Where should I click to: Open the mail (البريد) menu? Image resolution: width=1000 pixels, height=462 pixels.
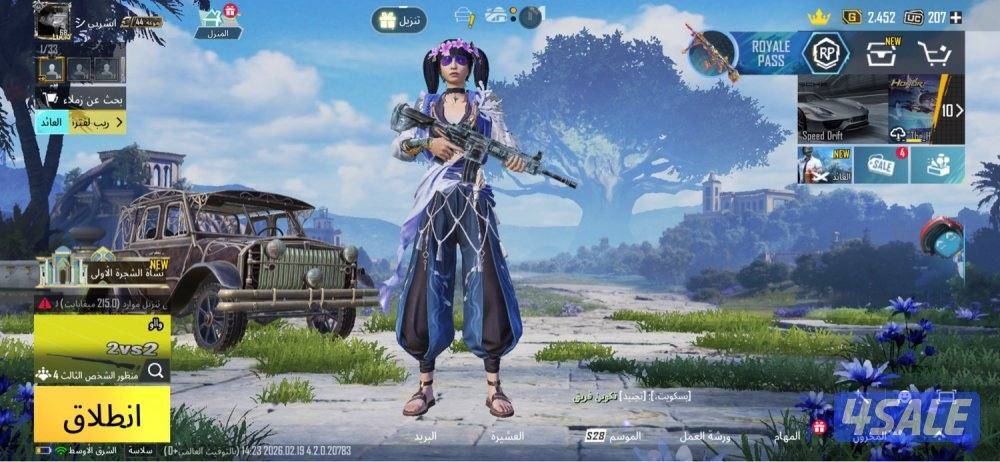point(426,437)
